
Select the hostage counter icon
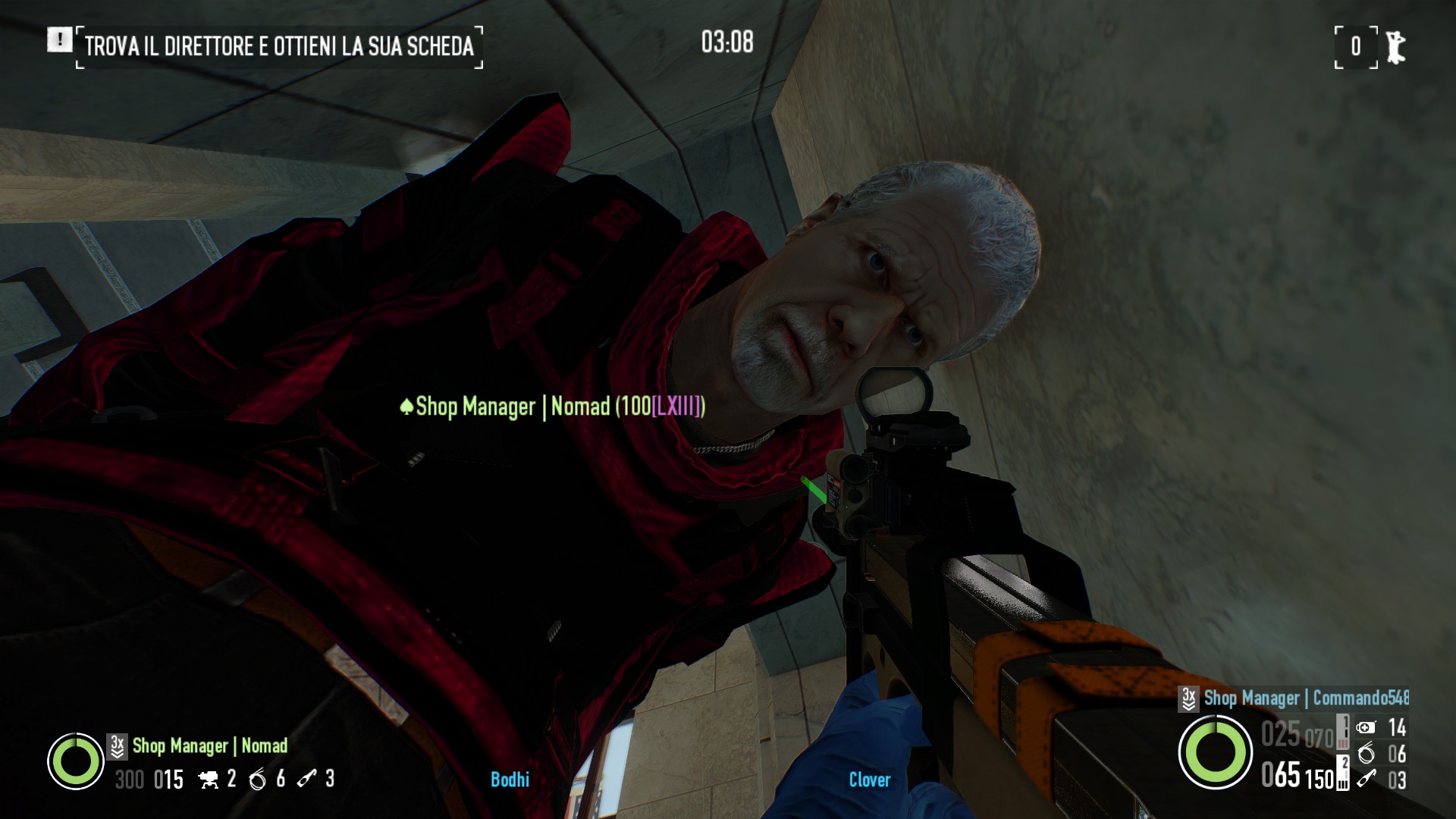coord(1395,47)
